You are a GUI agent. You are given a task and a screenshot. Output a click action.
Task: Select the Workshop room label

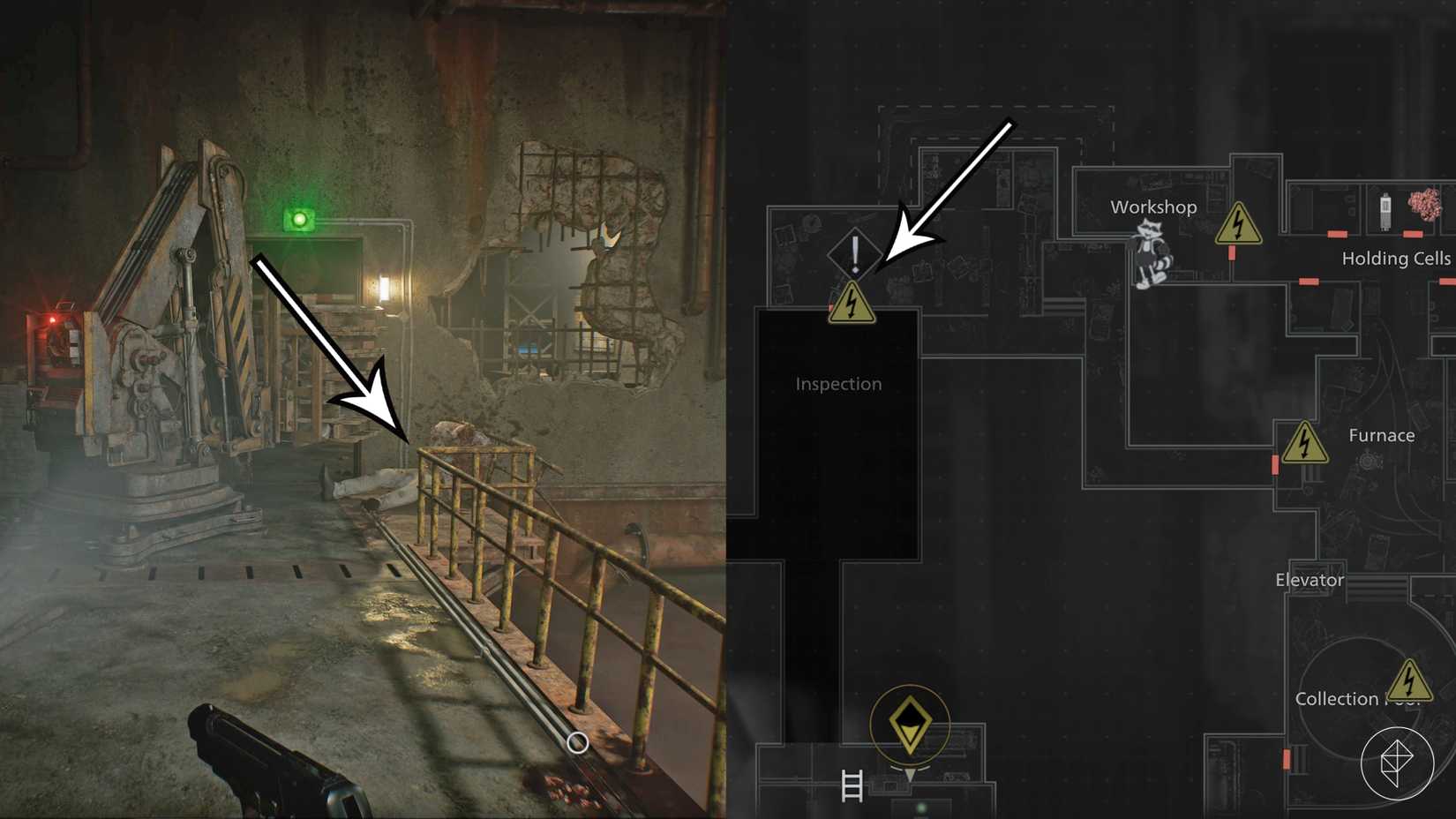pos(1152,207)
